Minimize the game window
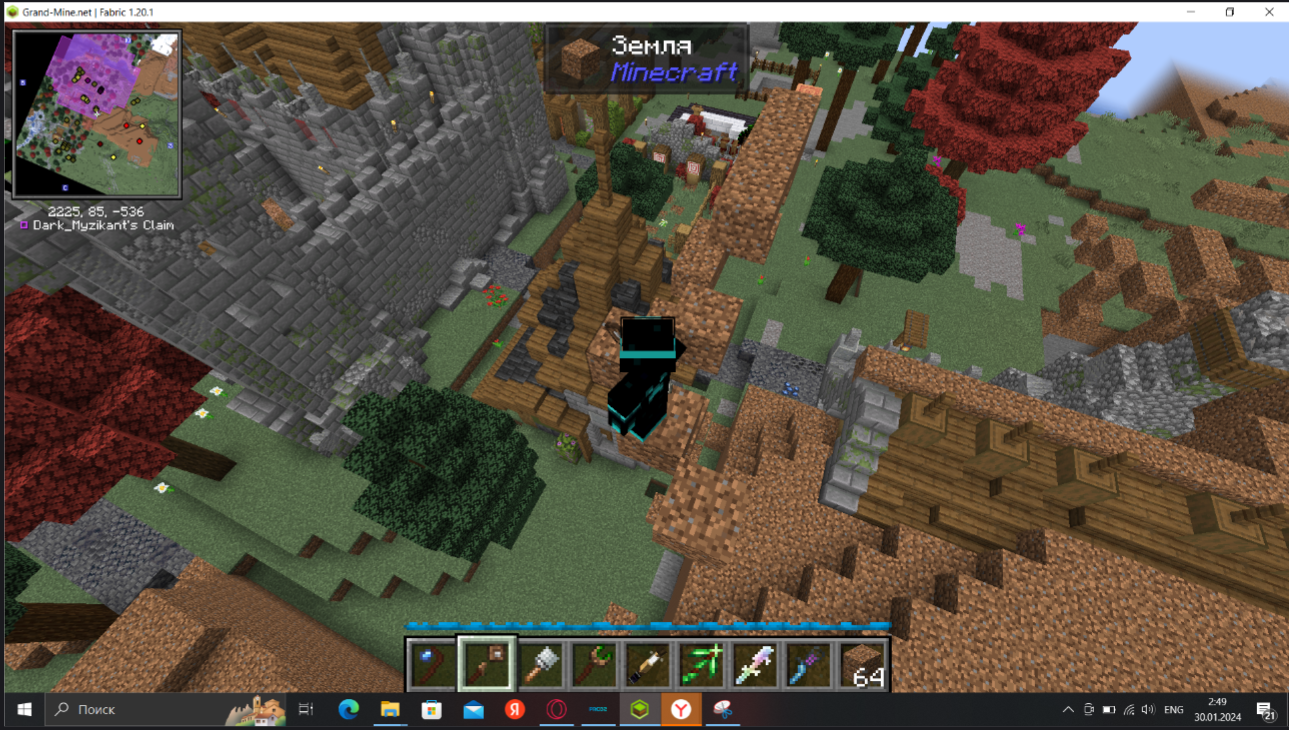Viewport: 1289px width, 730px height. point(1191,12)
